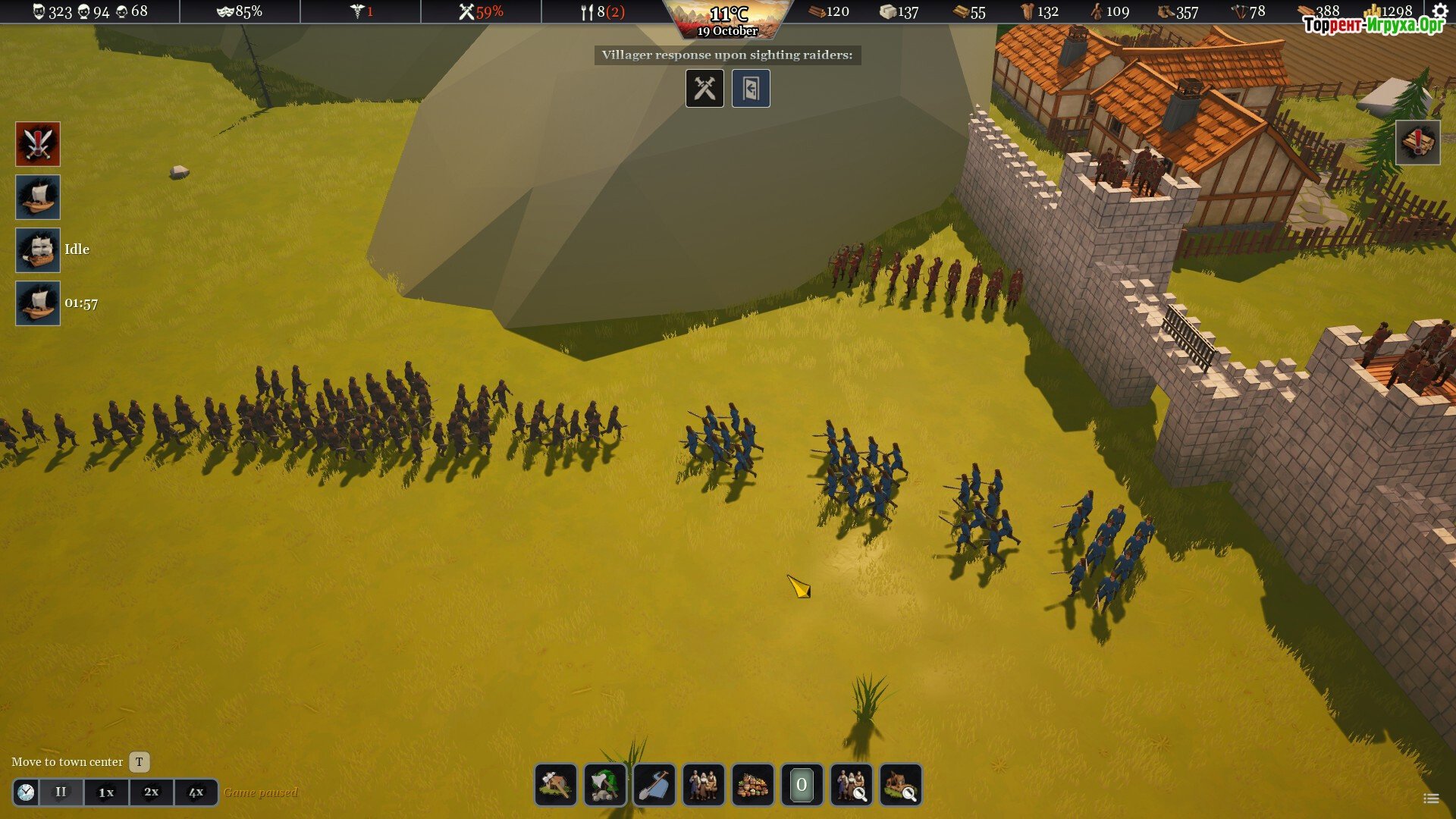Select the idle two-masted ship icon
1456x819 pixels.
(38, 250)
